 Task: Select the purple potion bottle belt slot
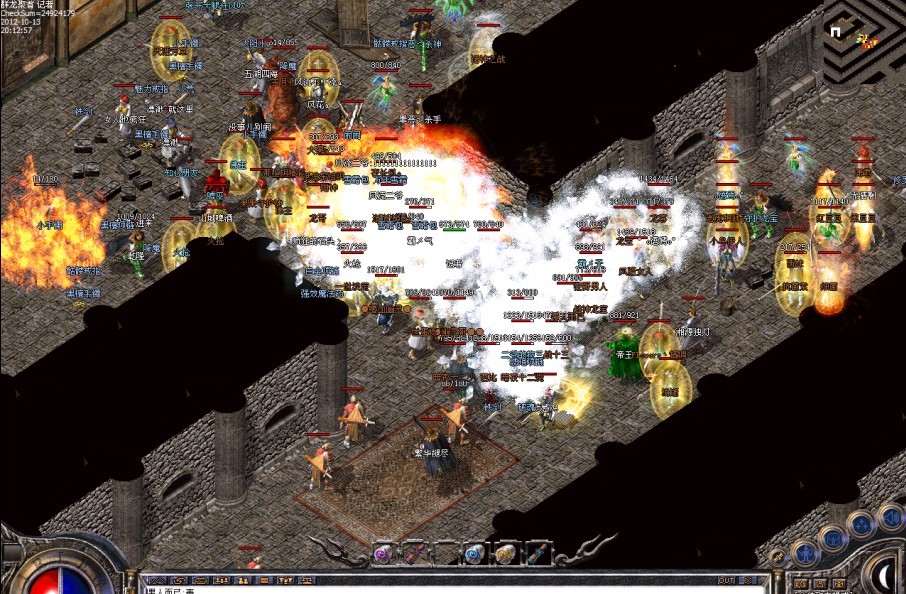411,553
